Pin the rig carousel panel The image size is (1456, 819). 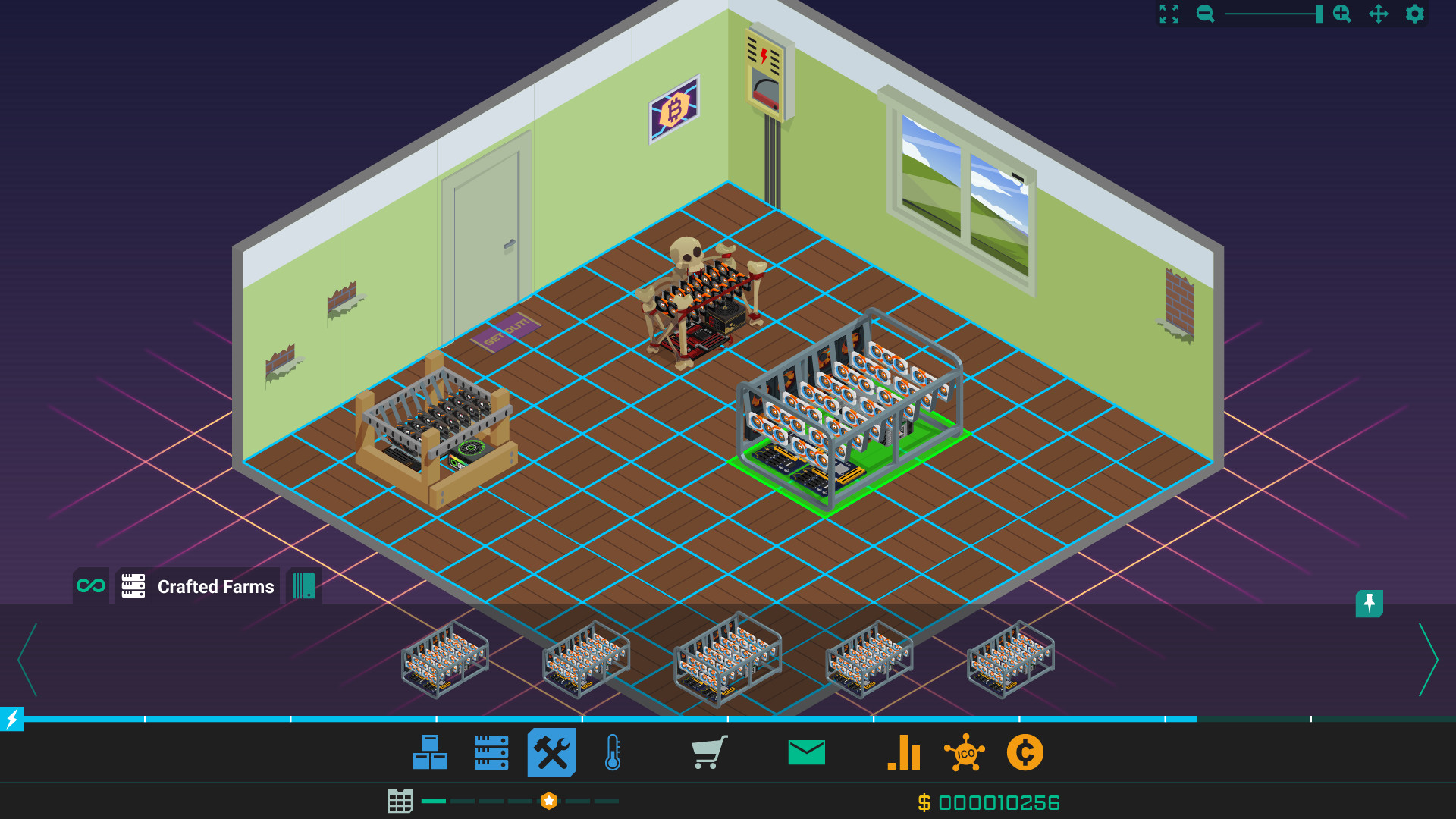point(1370,605)
